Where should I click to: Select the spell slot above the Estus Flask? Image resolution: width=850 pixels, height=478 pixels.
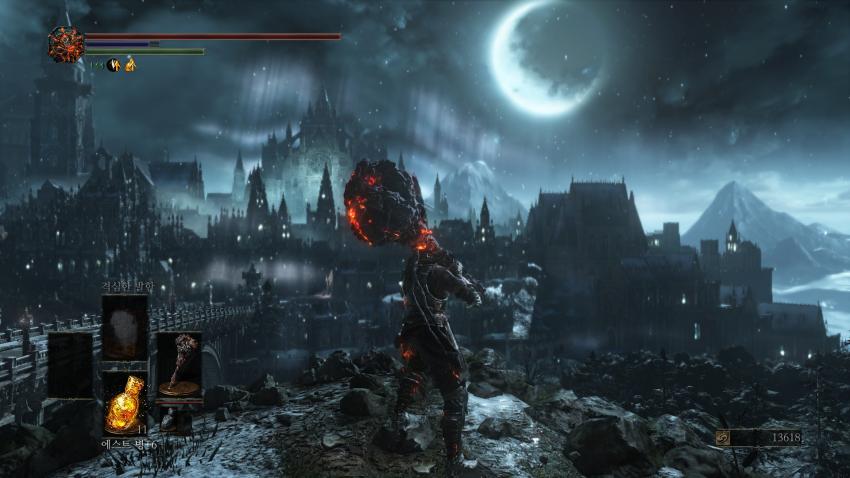(x=125, y=326)
